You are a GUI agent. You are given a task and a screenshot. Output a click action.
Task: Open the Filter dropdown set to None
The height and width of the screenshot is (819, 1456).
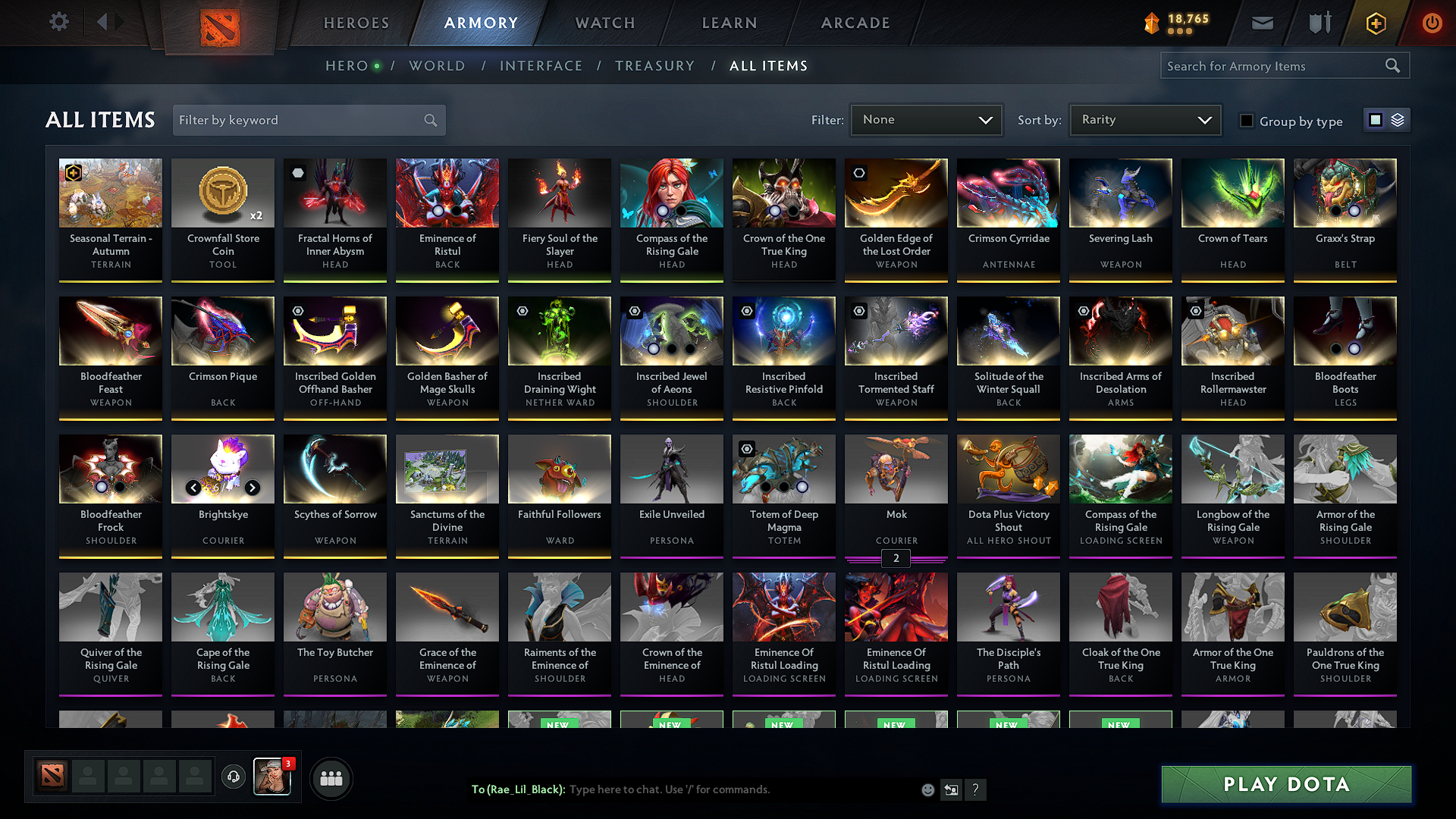926,120
